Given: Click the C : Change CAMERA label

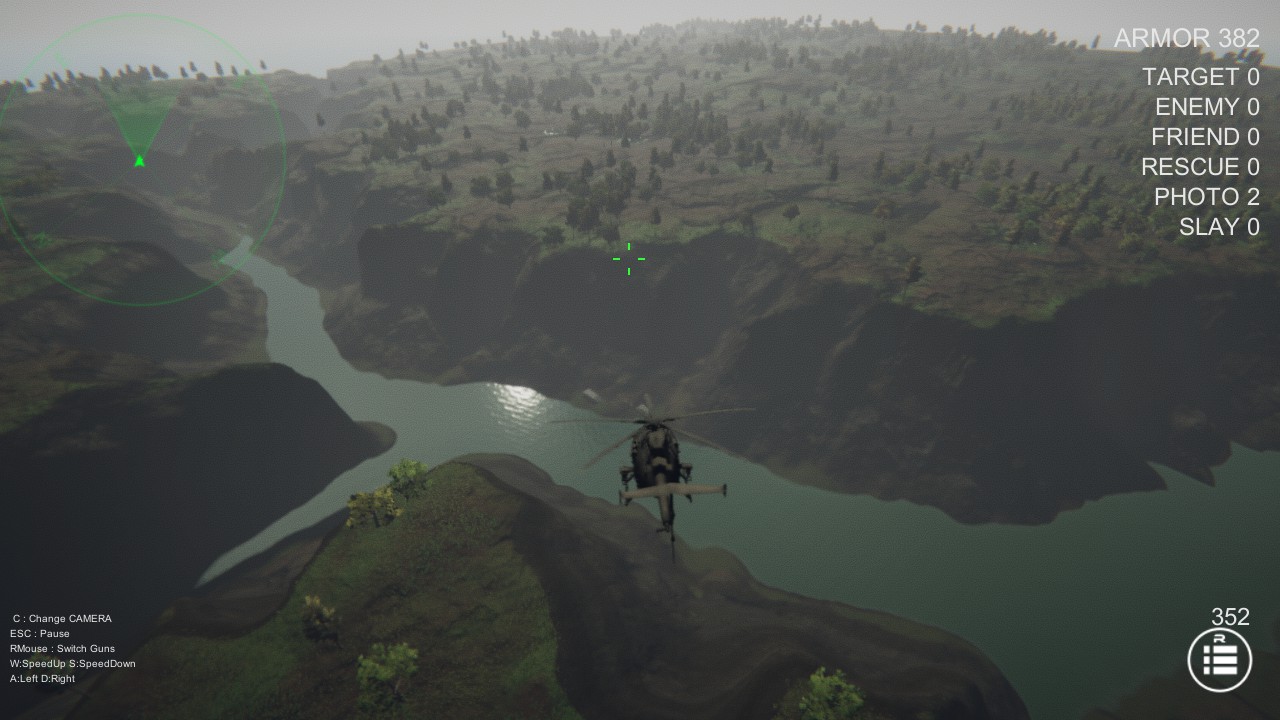Looking at the screenshot, I should point(60,618).
